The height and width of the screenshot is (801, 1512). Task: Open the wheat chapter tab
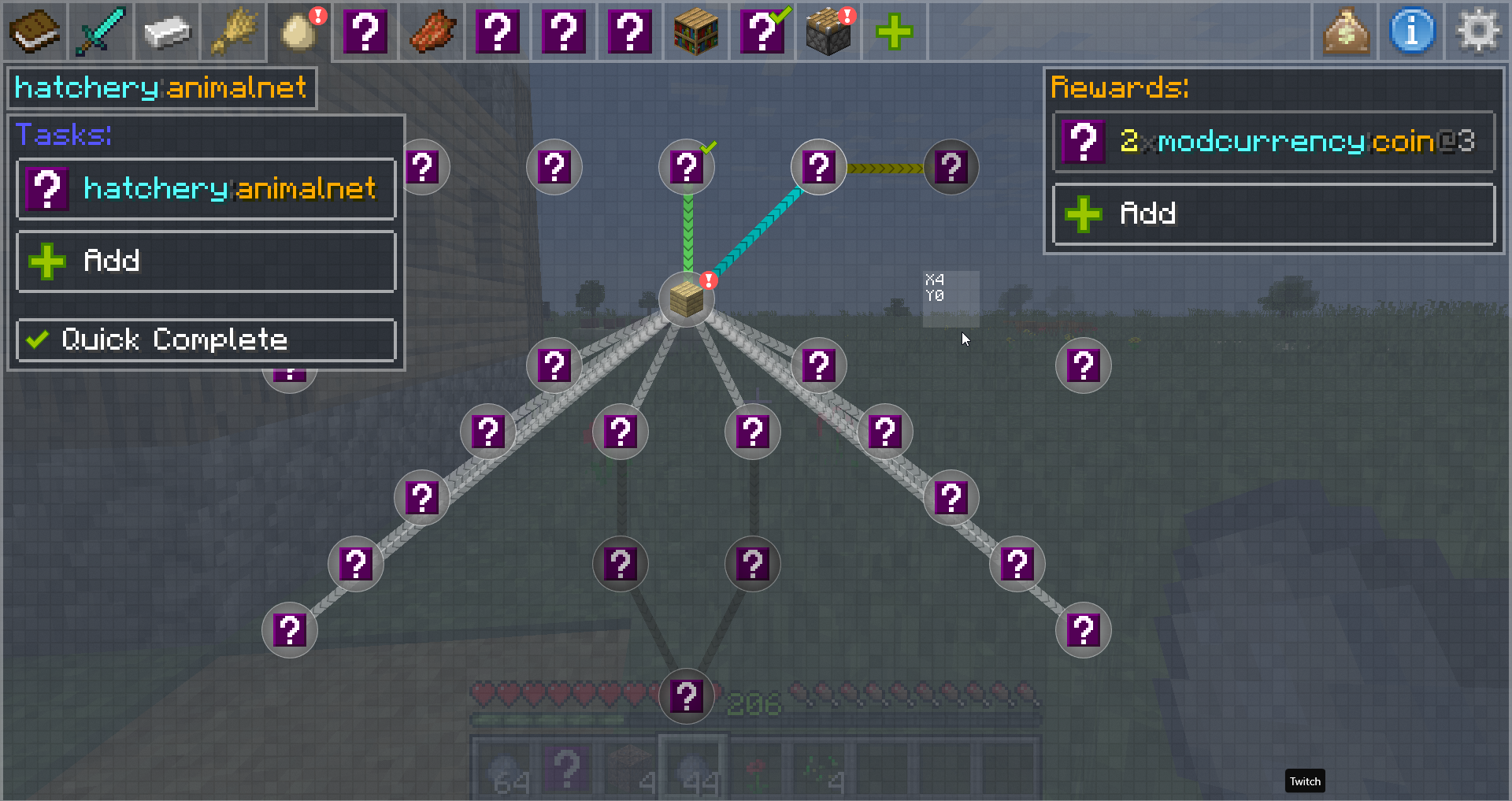pyautogui.click(x=233, y=32)
